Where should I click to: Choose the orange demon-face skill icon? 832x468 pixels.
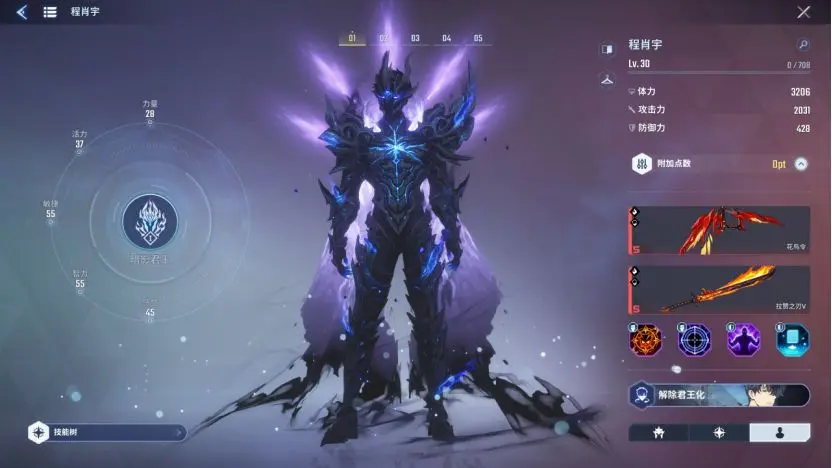pyautogui.click(x=646, y=341)
